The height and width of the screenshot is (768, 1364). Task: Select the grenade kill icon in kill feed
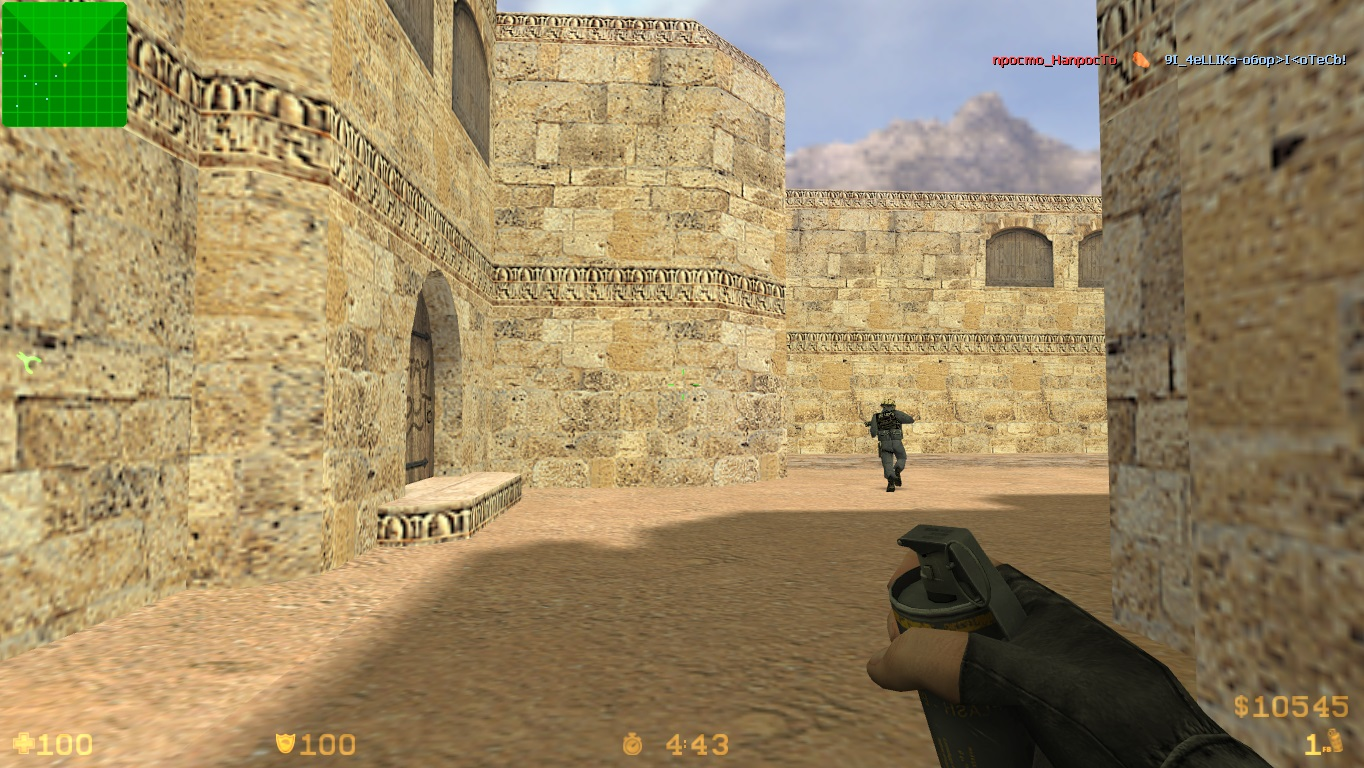(x=1140, y=60)
